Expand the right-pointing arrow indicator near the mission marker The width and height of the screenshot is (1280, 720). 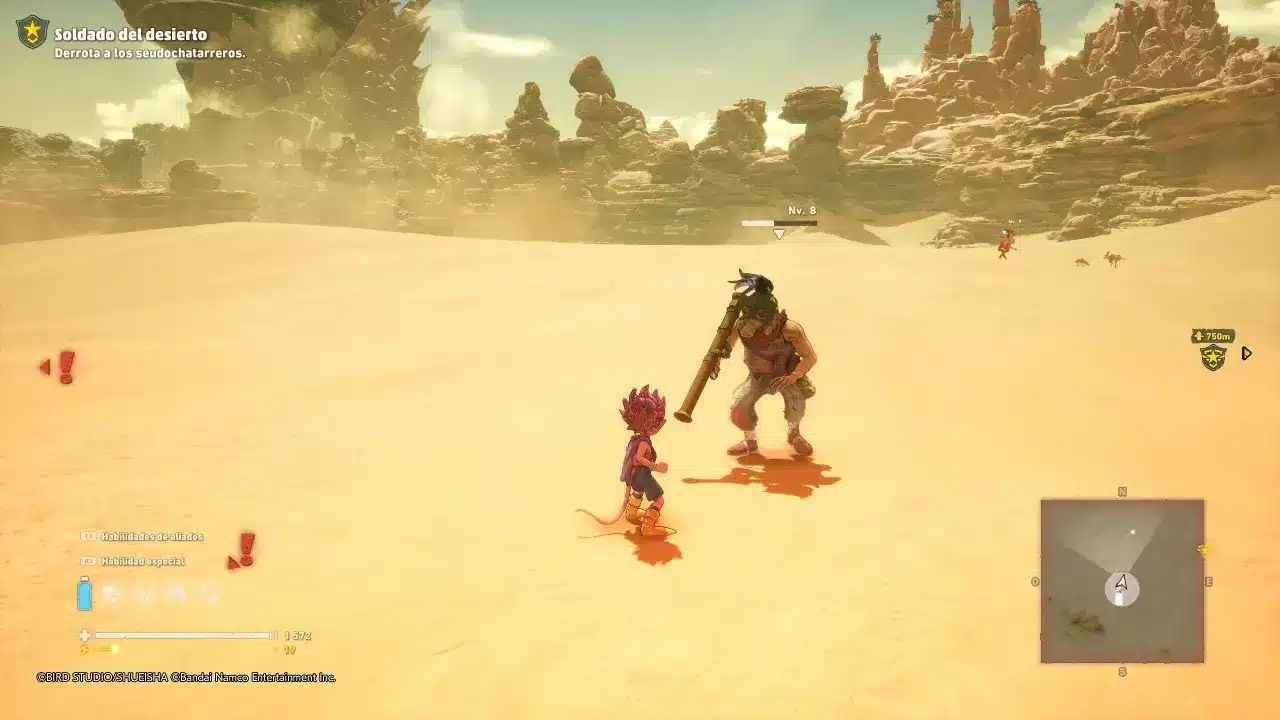tap(1246, 352)
